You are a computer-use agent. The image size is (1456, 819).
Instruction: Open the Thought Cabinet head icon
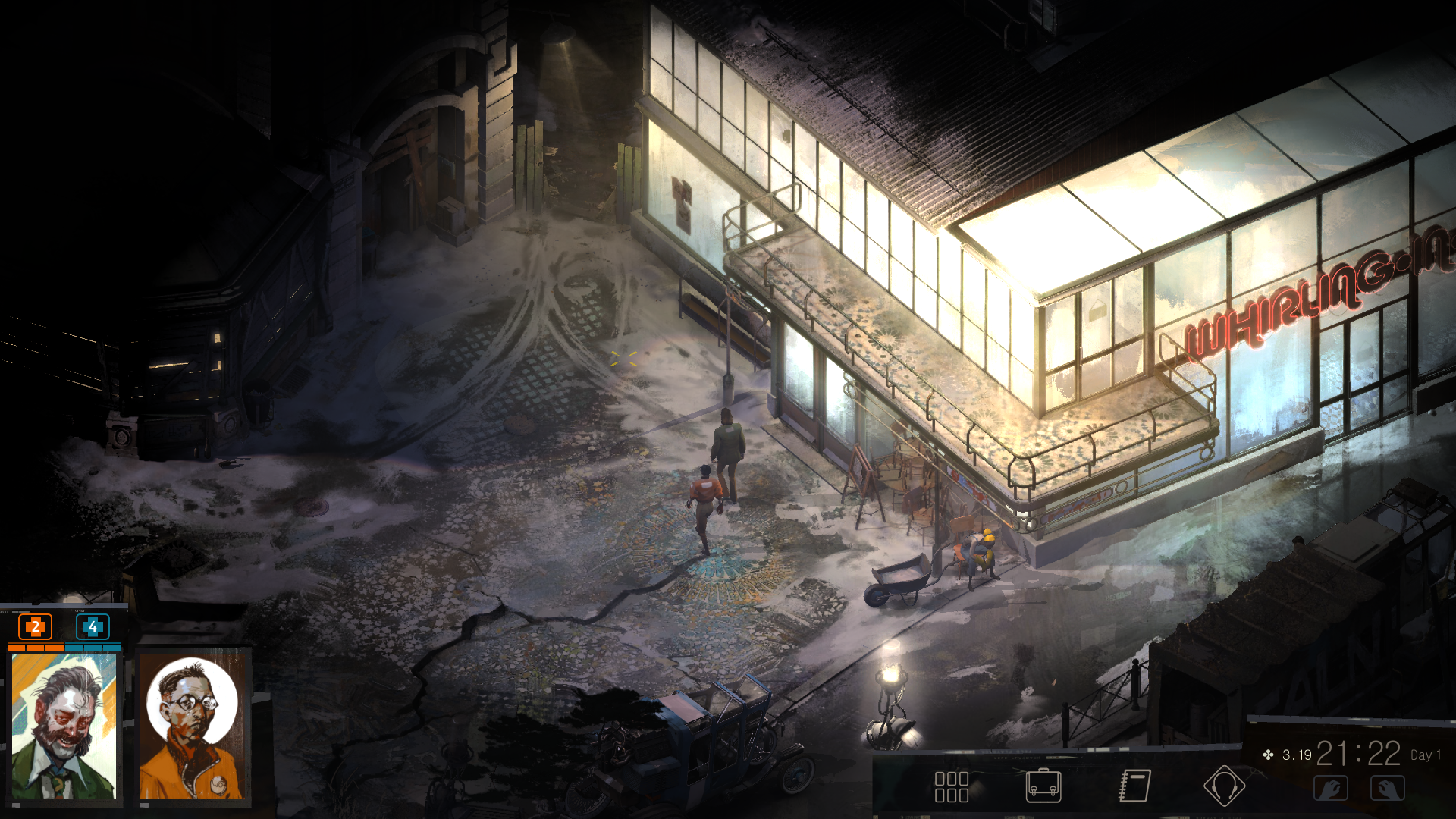[1223, 786]
